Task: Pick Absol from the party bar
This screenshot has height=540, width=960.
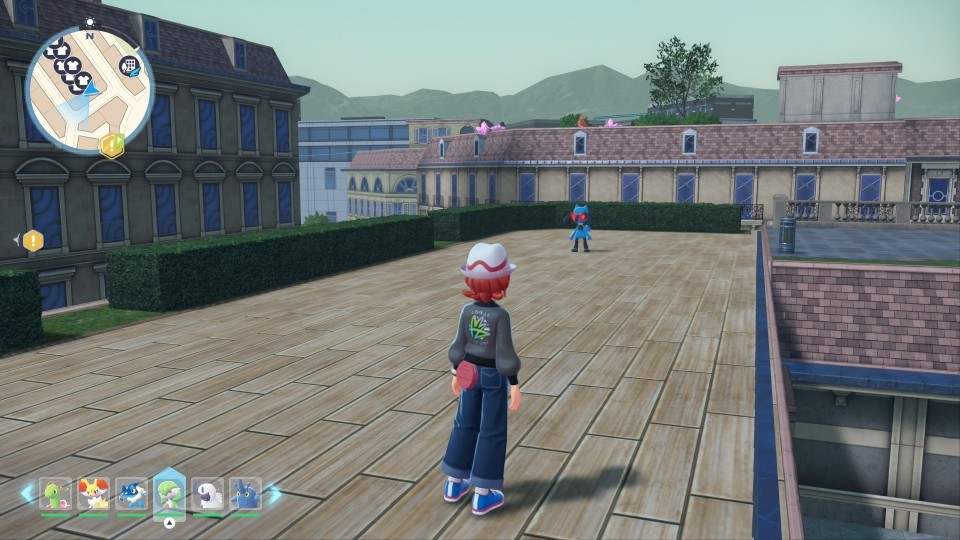Action: coord(207,494)
